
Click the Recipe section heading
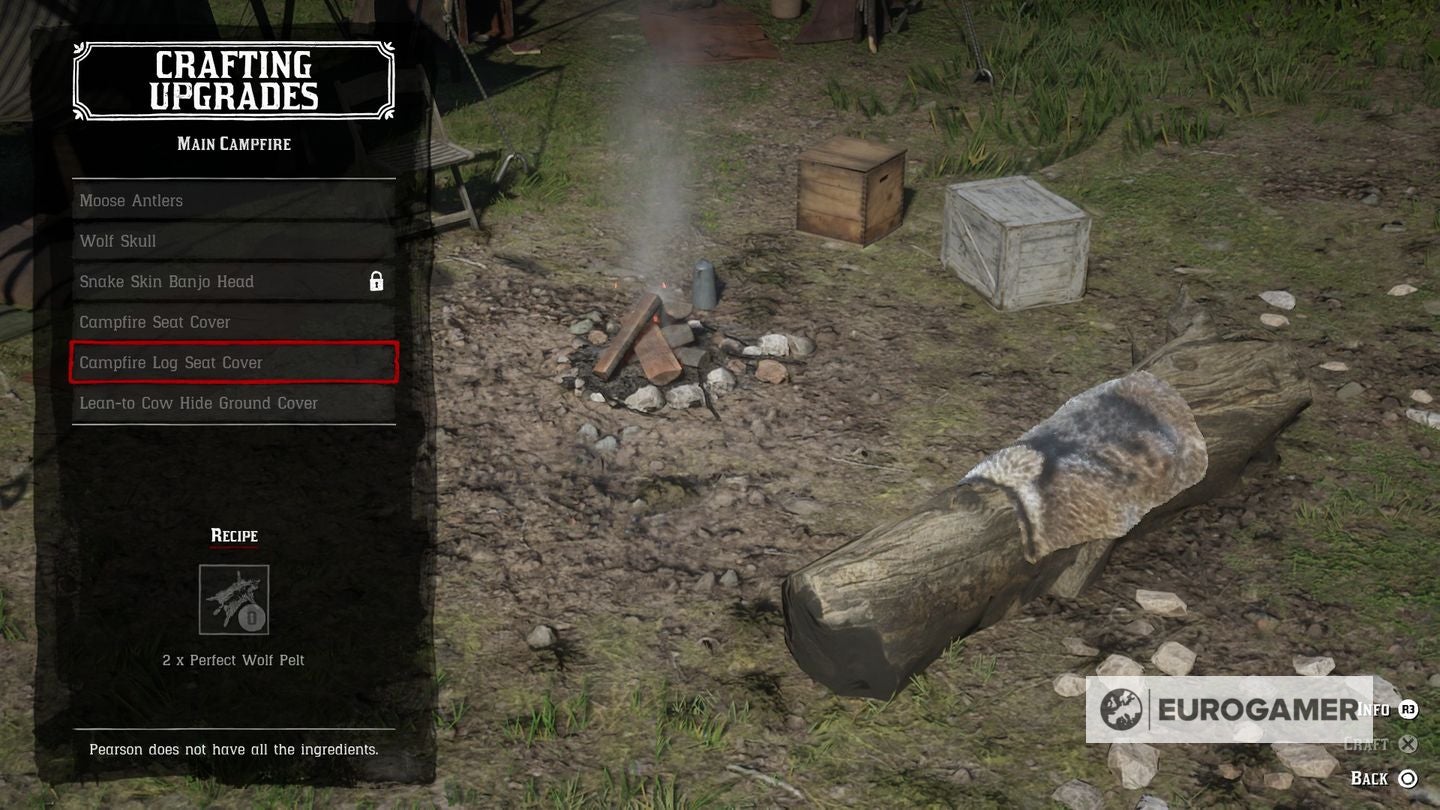(233, 535)
